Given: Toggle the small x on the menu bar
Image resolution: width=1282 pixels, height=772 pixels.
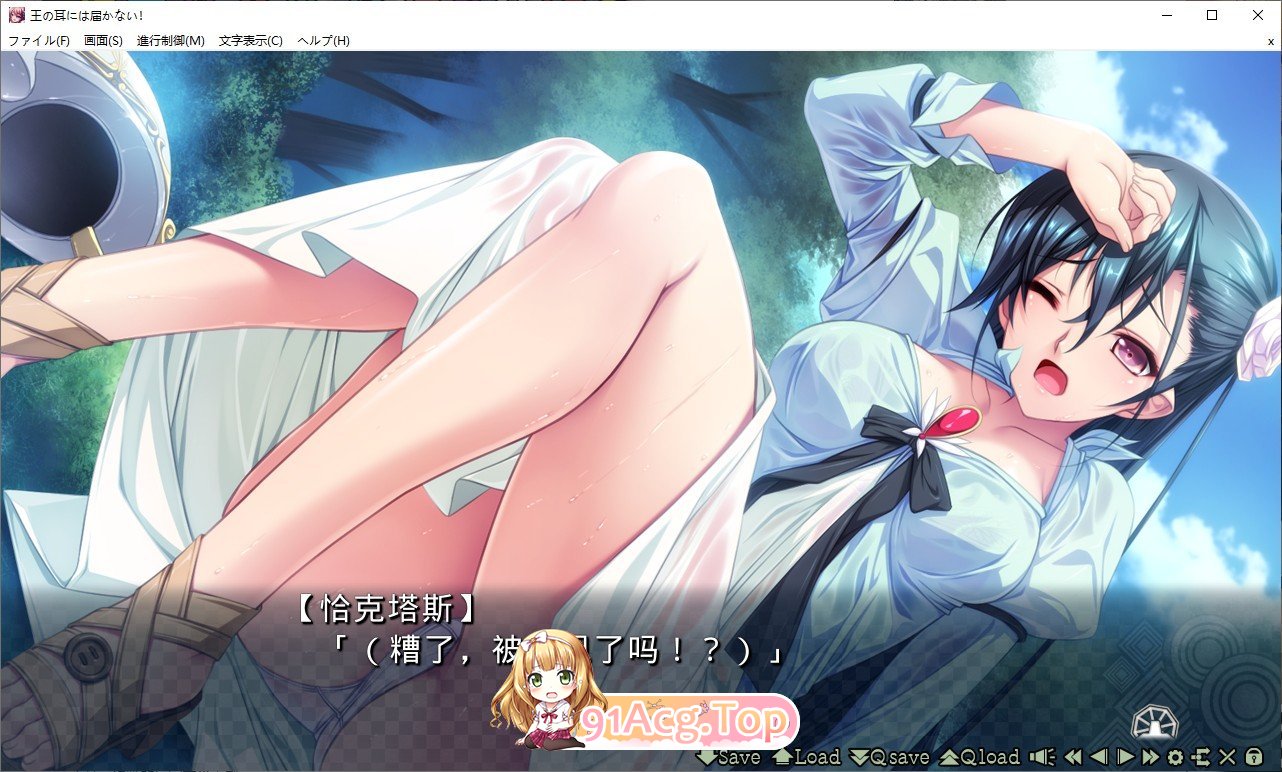Looking at the screenshot, I should coord(1270,41).
